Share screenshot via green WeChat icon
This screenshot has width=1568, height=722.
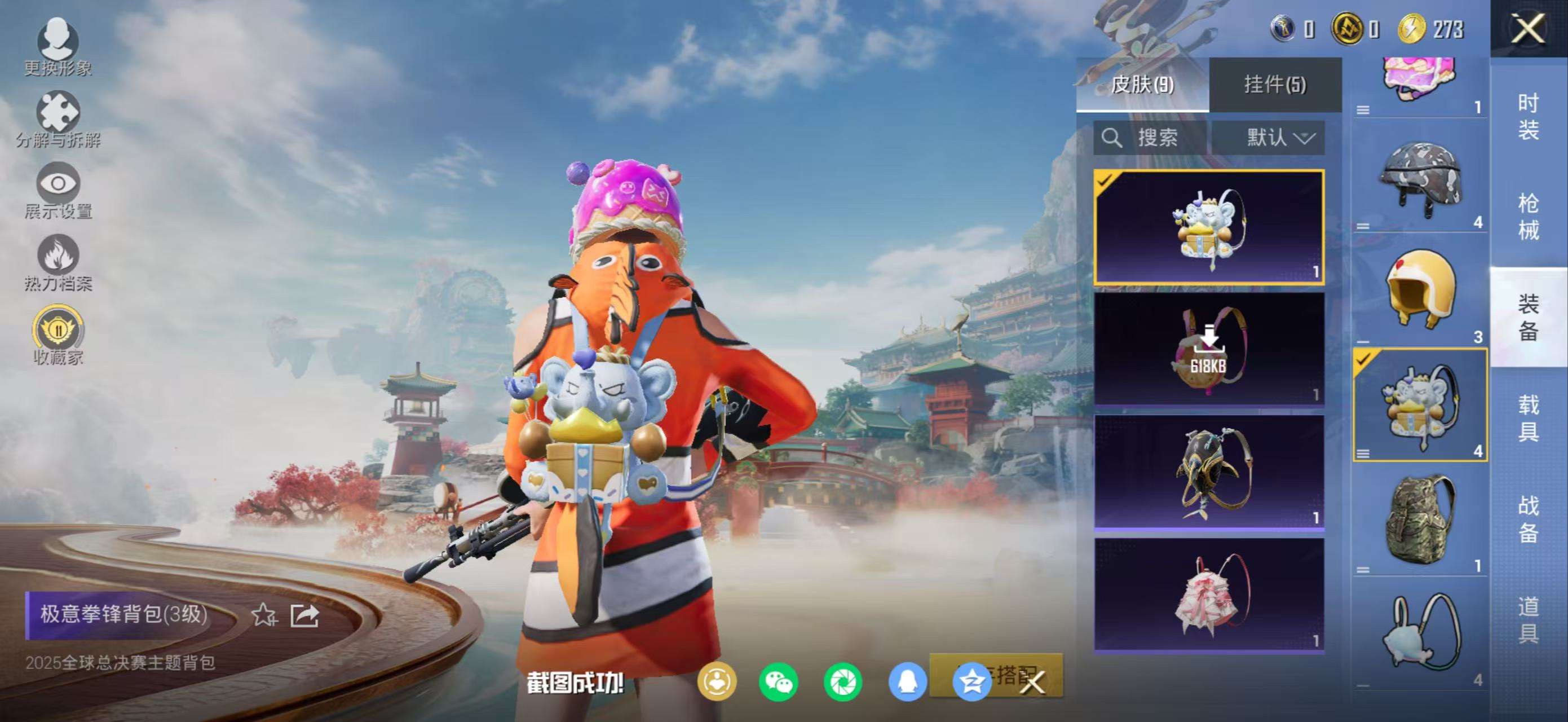click(x=778, y=682)
